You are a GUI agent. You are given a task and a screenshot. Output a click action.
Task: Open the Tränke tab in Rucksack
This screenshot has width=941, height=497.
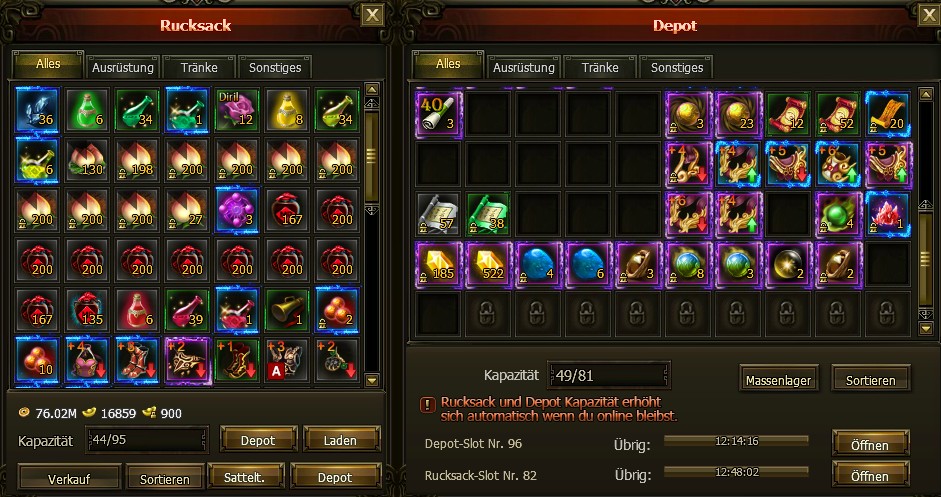pyautogui.click(x=199, y=68)
